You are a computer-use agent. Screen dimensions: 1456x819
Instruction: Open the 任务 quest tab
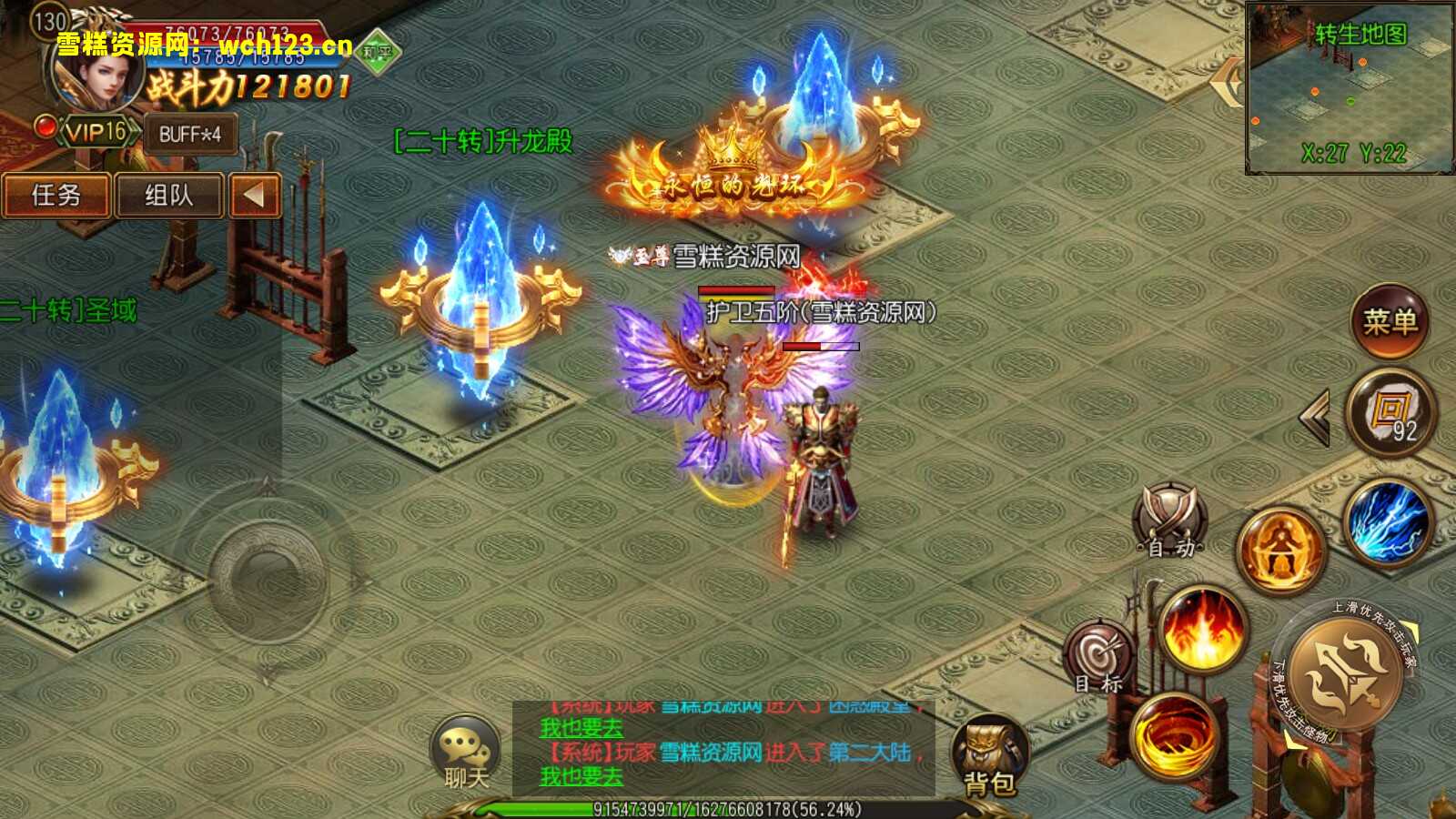(56, 197)
